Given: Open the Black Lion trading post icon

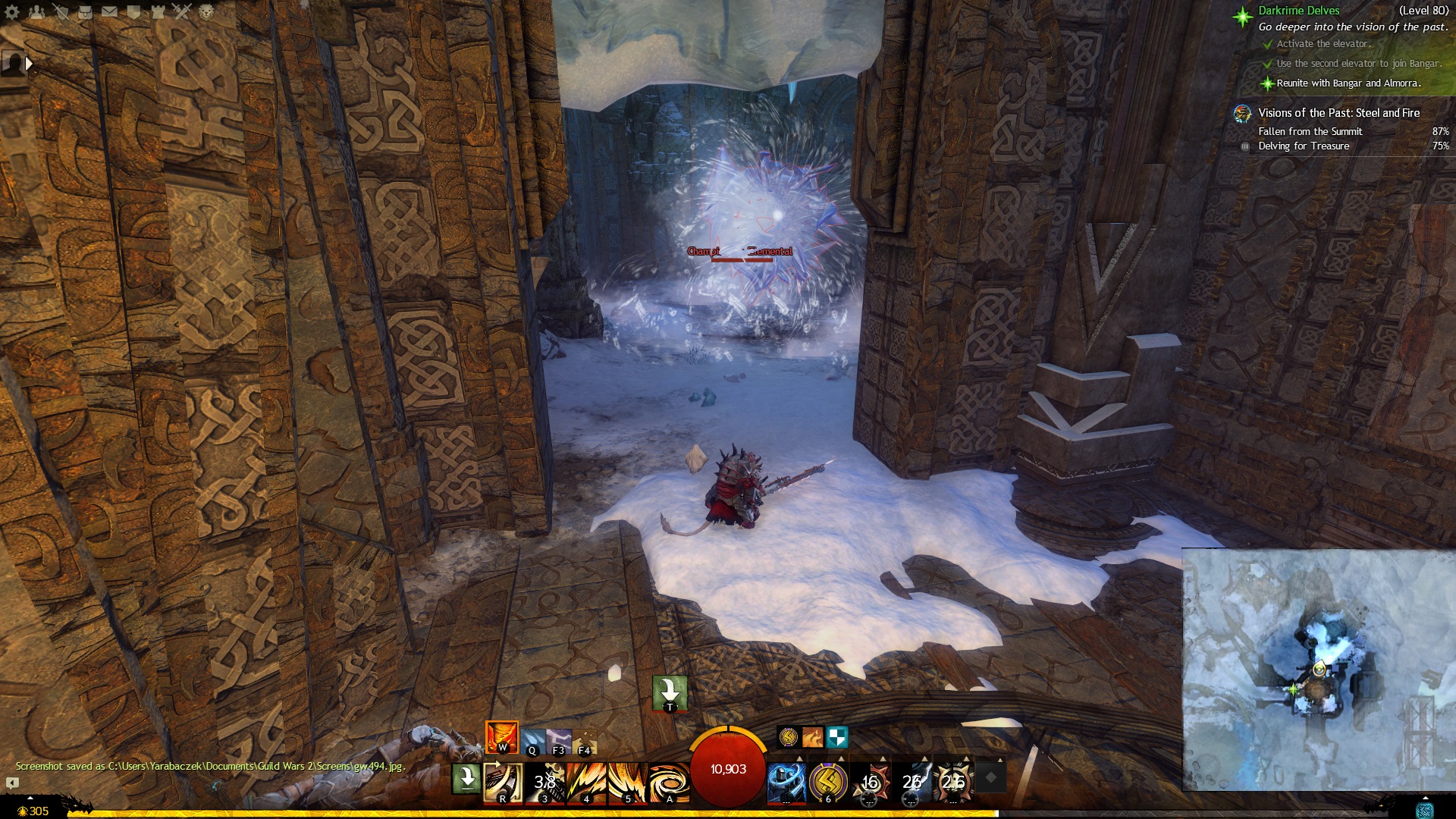Looking at the screenshot, I should [206, 11].
